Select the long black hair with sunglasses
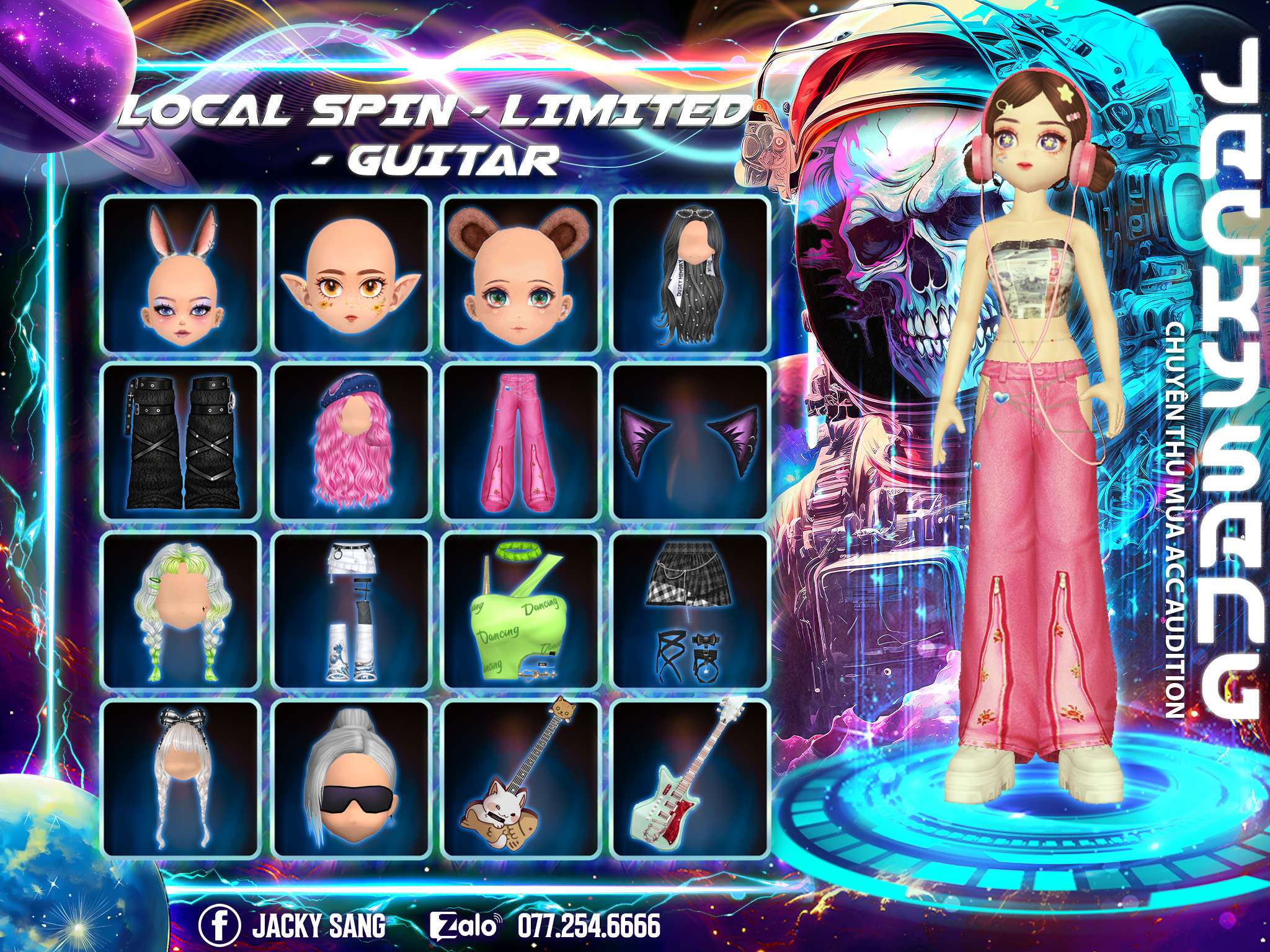This screenshot has width=1270, height=952. pyautogui.click(x=691, y=275)
